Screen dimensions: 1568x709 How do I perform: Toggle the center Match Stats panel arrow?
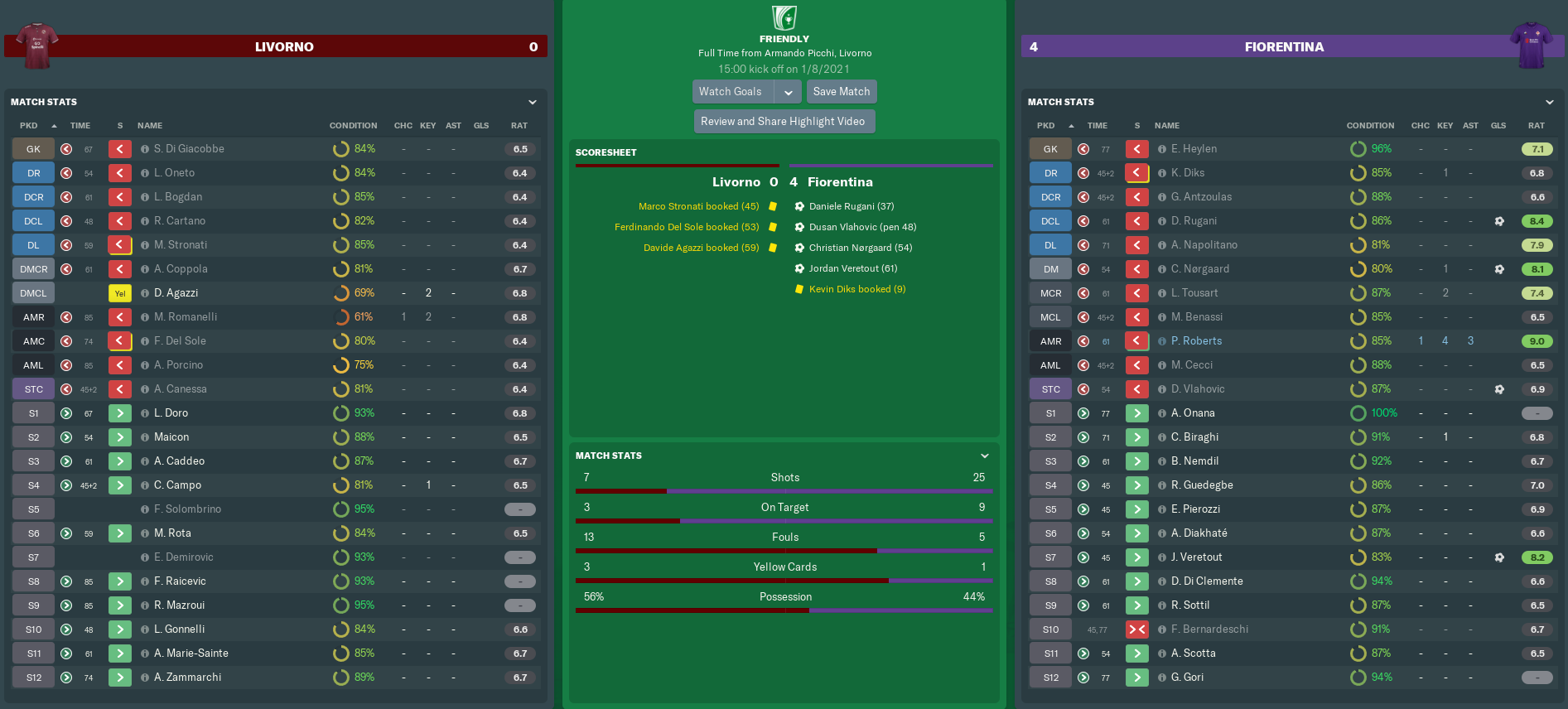click(x=985, y=456)
